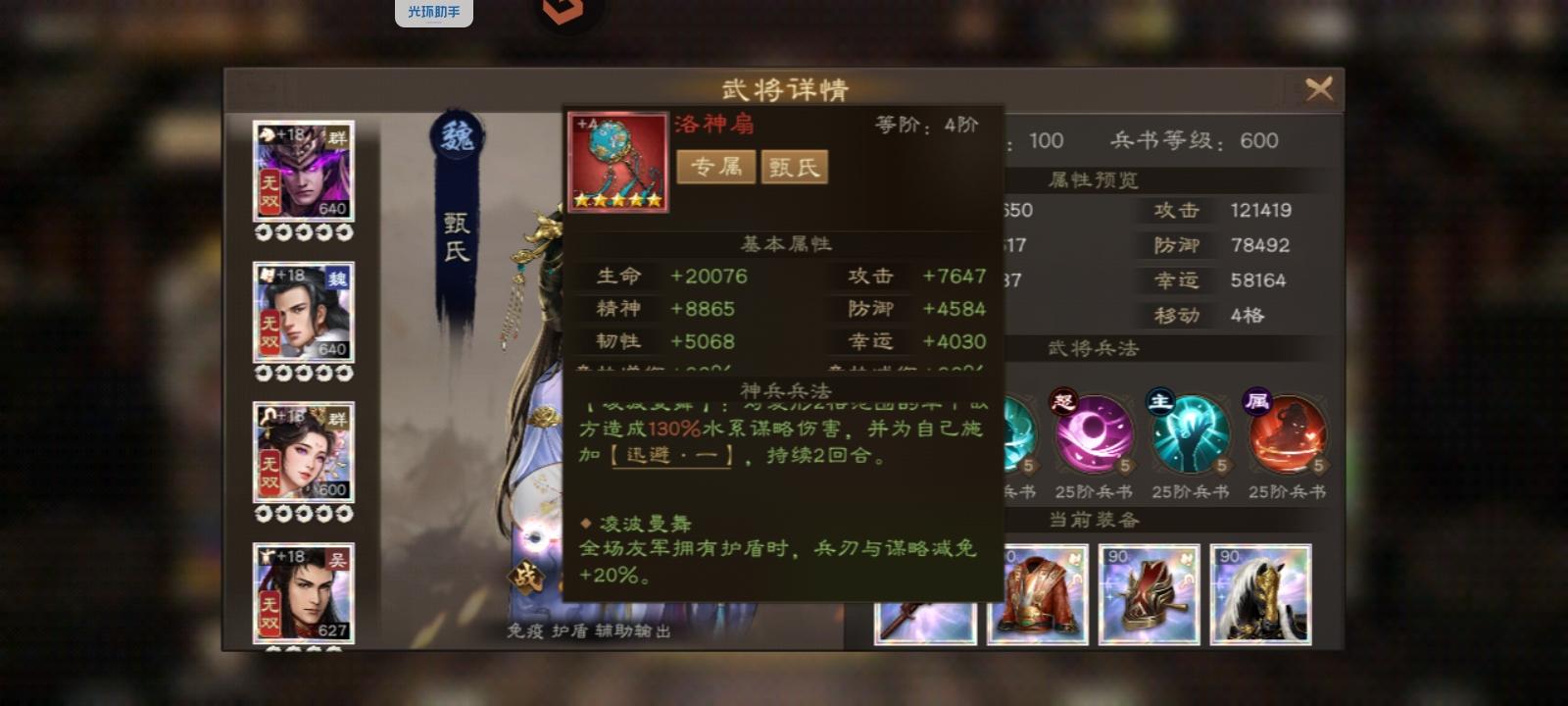The height and width of the screenshot is (706, 1568).
Task: Click the 甄氏 tag button
Action: 794,167
